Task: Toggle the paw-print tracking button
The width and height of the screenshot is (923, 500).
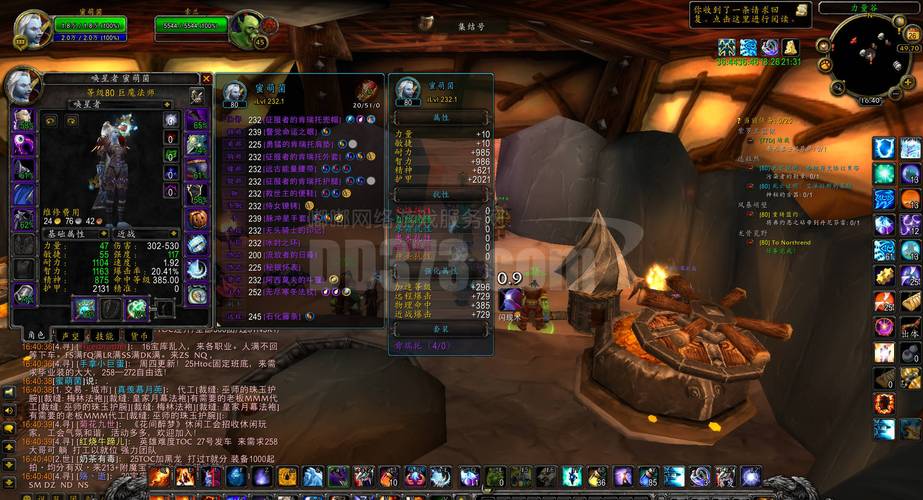Action: click(x=827, y=64)
